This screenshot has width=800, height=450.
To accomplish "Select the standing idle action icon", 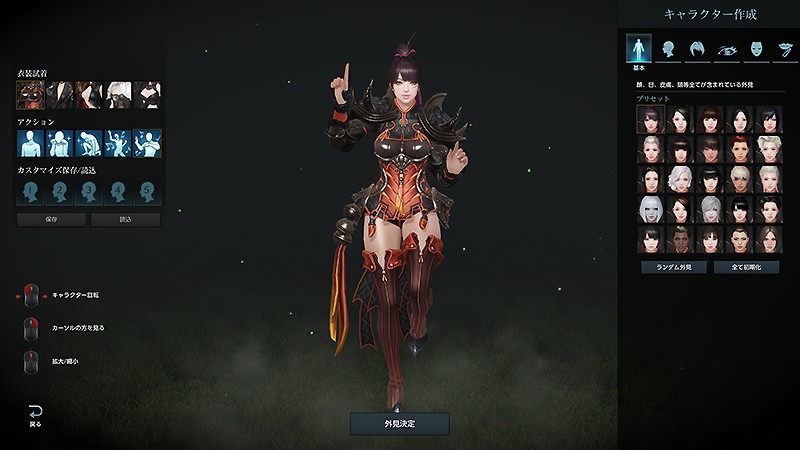I will pos(31,143).
